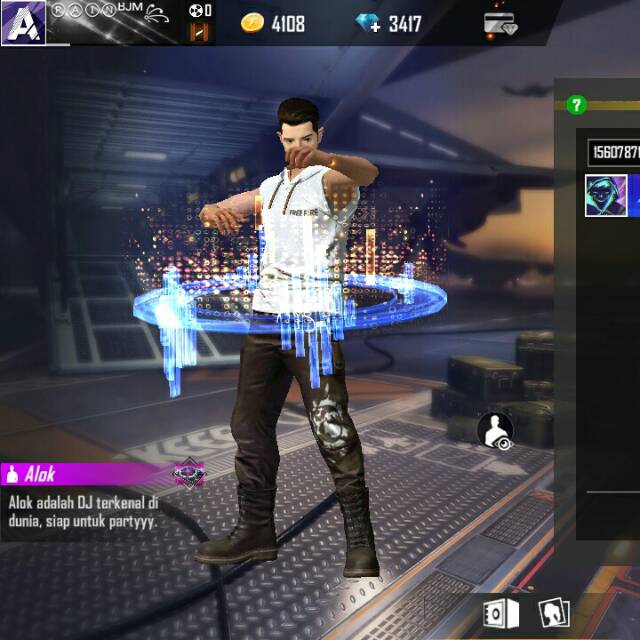The image size is (640, 640).
Task: Add more gold coins
Action: tap(254, 23)
